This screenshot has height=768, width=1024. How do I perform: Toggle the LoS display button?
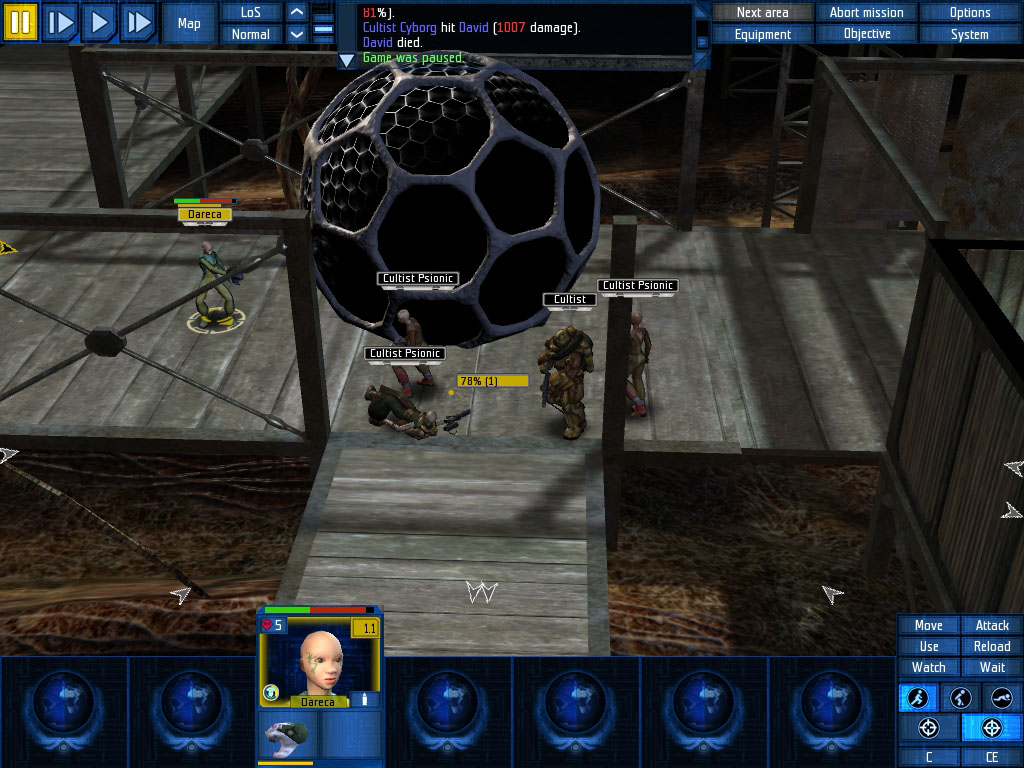(251, 13)
